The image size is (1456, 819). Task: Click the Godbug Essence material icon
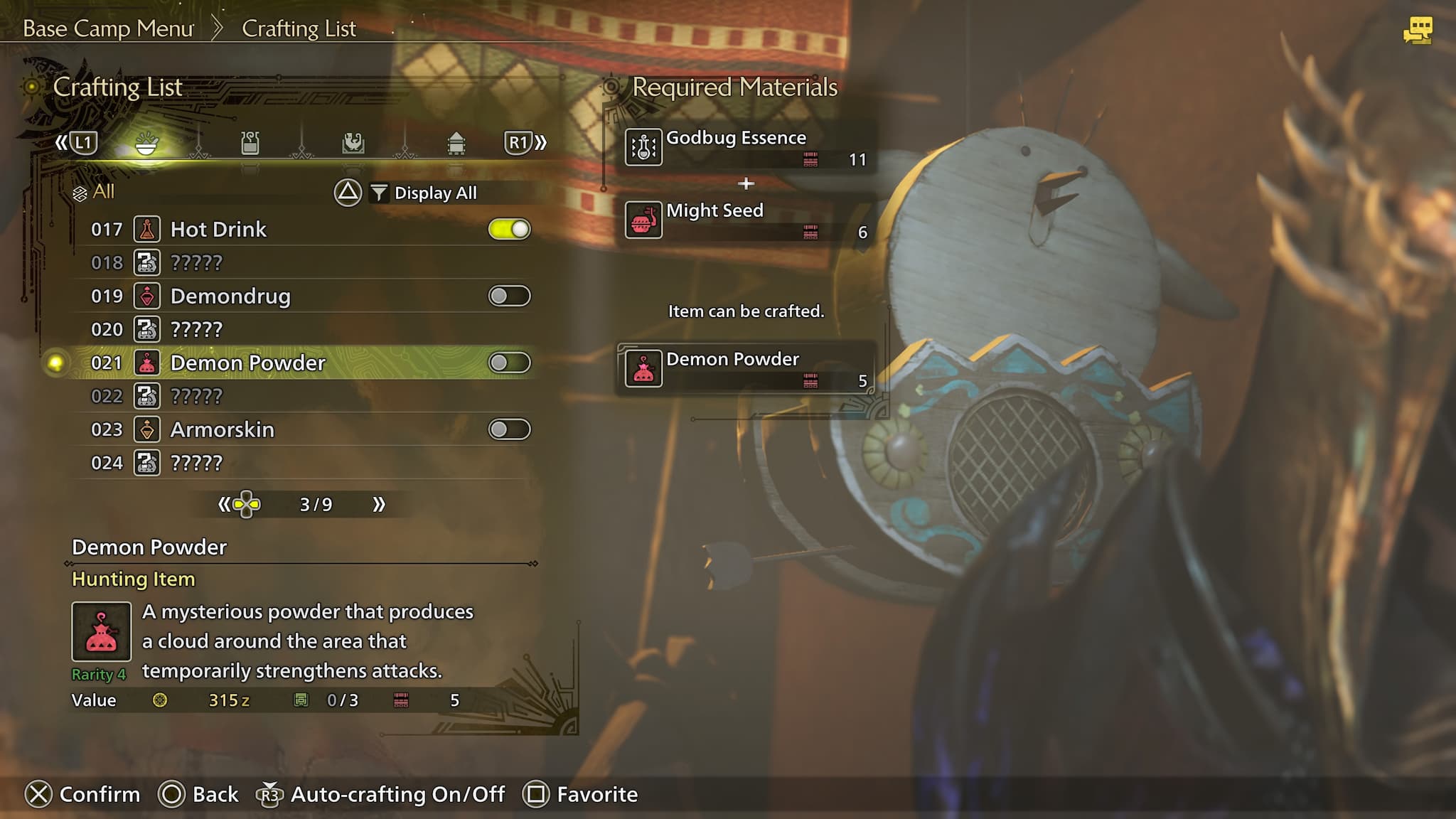tap(644, 147)
